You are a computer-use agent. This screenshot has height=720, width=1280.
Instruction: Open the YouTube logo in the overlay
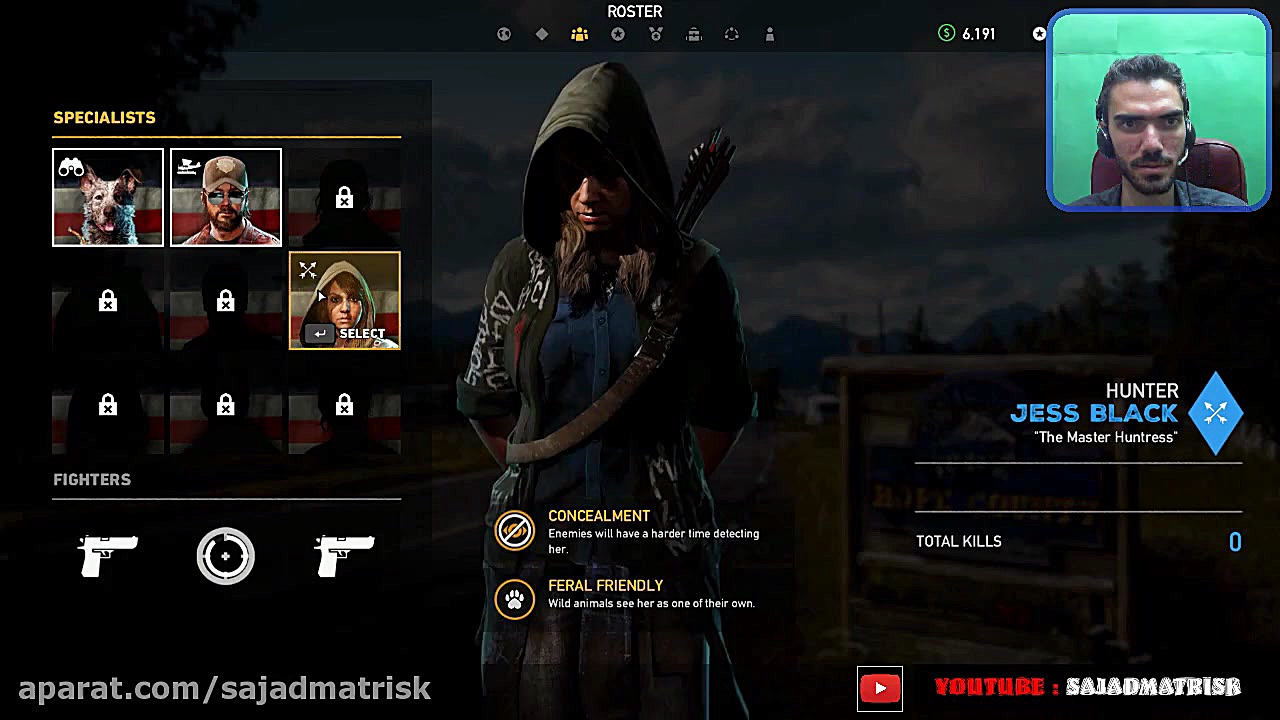(880, 688)
